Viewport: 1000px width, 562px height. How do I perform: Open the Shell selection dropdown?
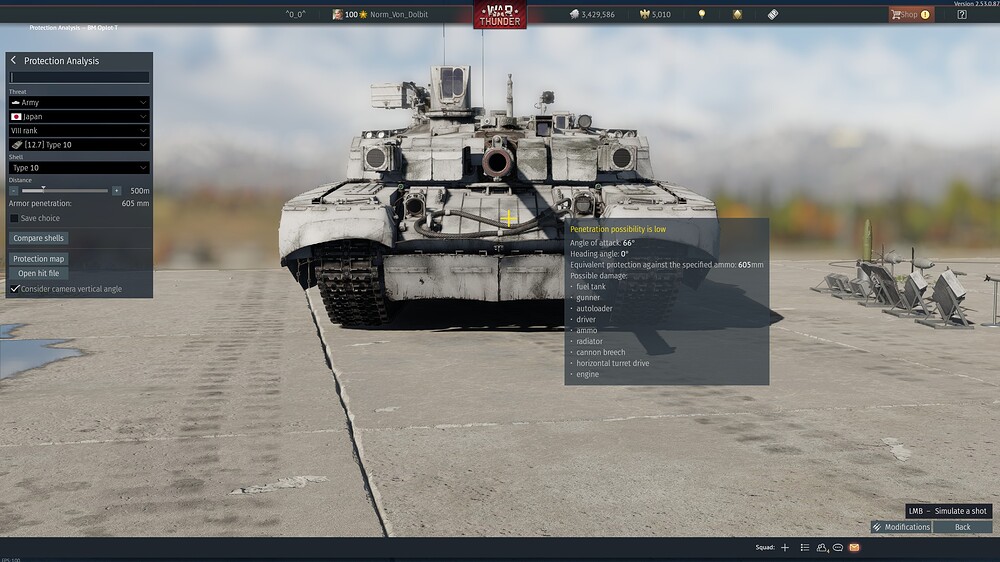79,168
